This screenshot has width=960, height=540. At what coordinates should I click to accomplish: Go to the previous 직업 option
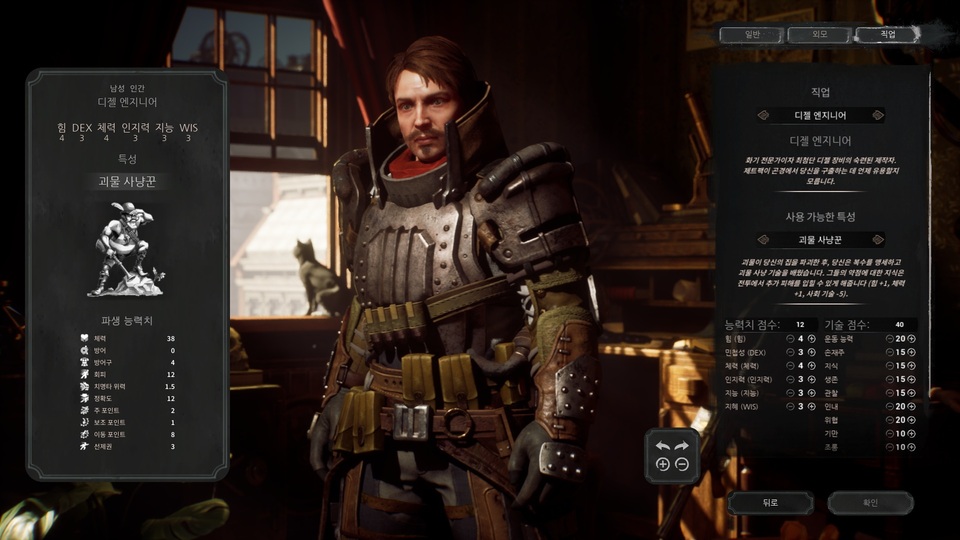point(764,115)
